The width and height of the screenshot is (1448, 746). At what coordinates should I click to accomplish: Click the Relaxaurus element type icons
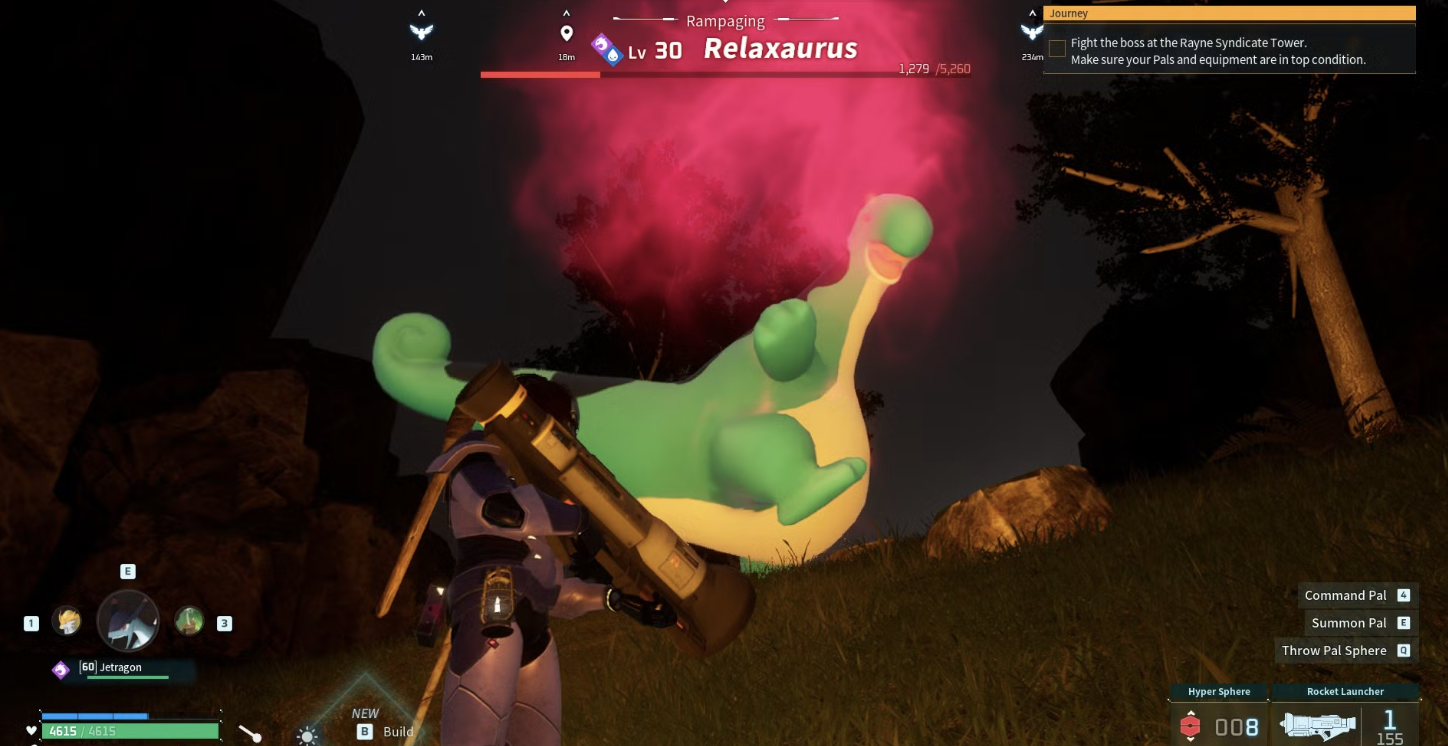606,49
